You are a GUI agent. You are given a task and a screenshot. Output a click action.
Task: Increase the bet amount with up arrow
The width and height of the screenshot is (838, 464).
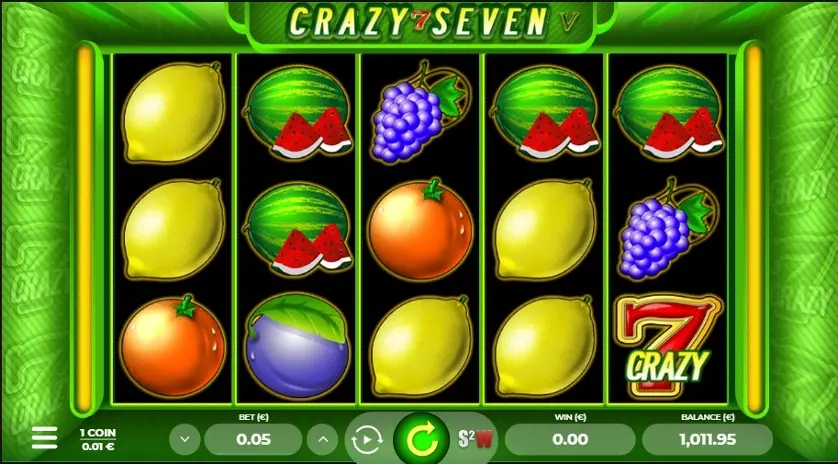(322, 438)
